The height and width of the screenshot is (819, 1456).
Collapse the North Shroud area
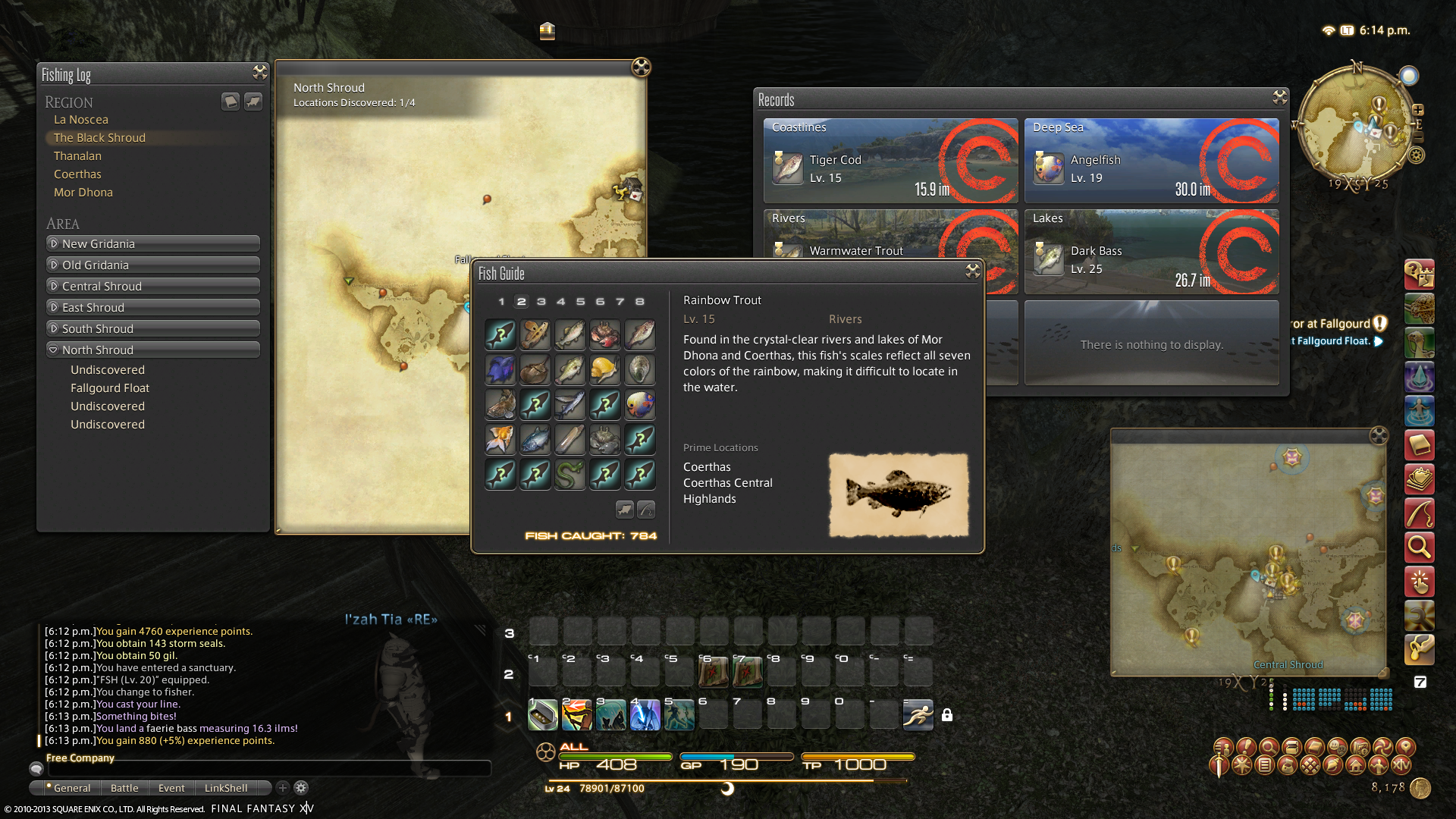coord(152,350)
